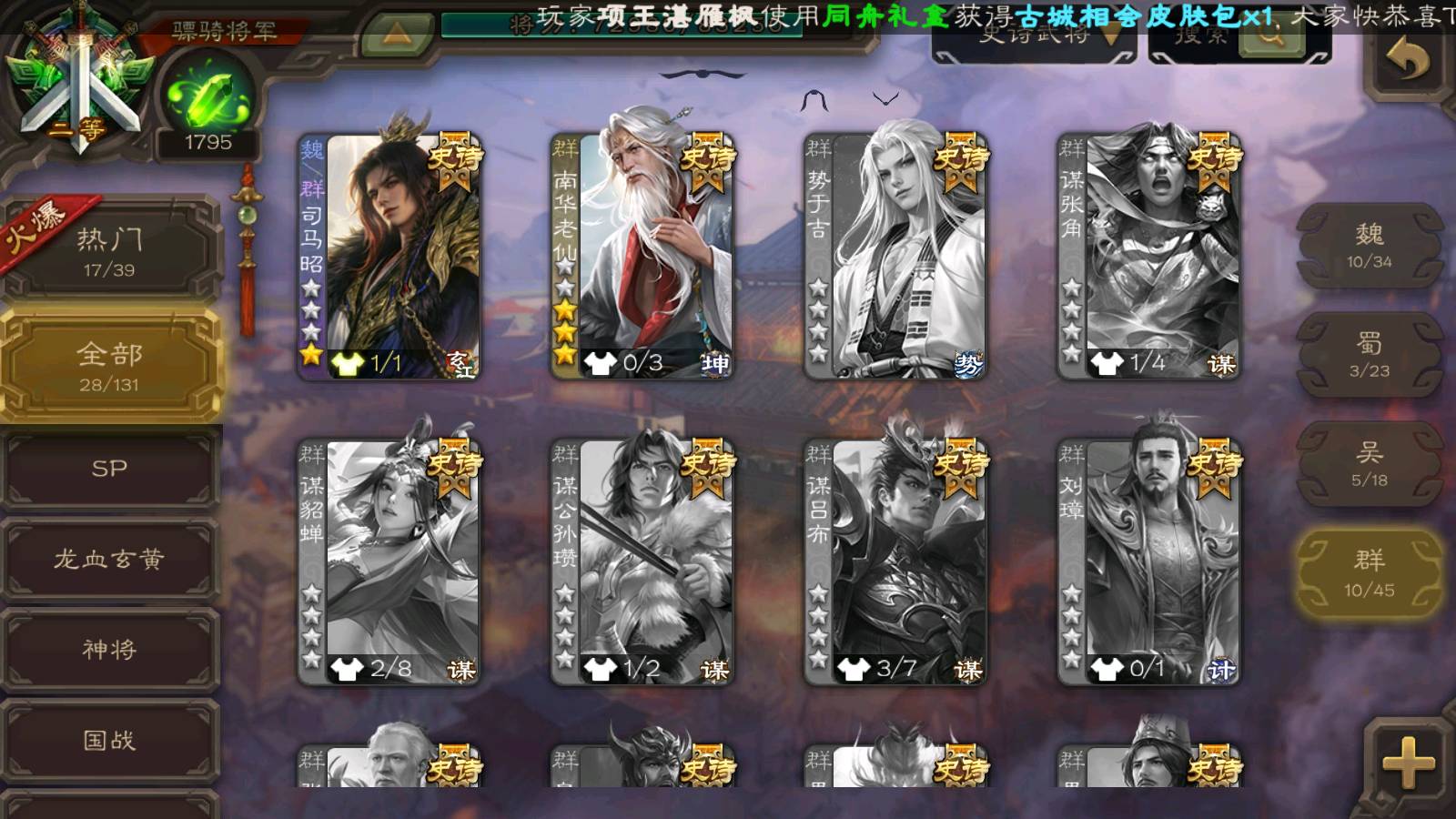This screenshot has height=819, width=1456.
Task: Select the 热门 category tab
Action: pos(109,251)
